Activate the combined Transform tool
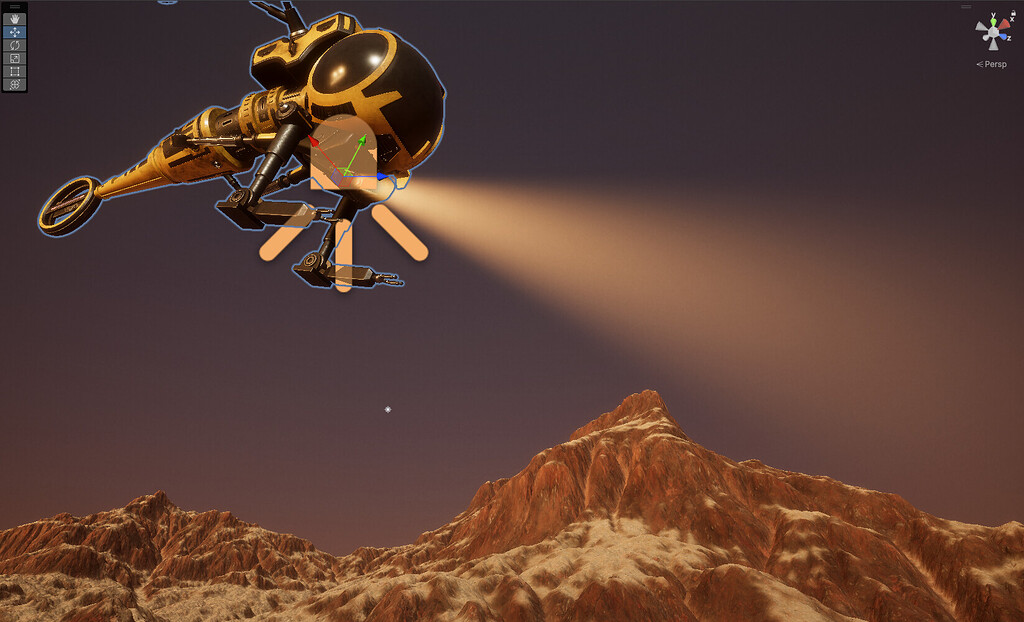Screen dimensions: 1024x622 pos(15,84)
